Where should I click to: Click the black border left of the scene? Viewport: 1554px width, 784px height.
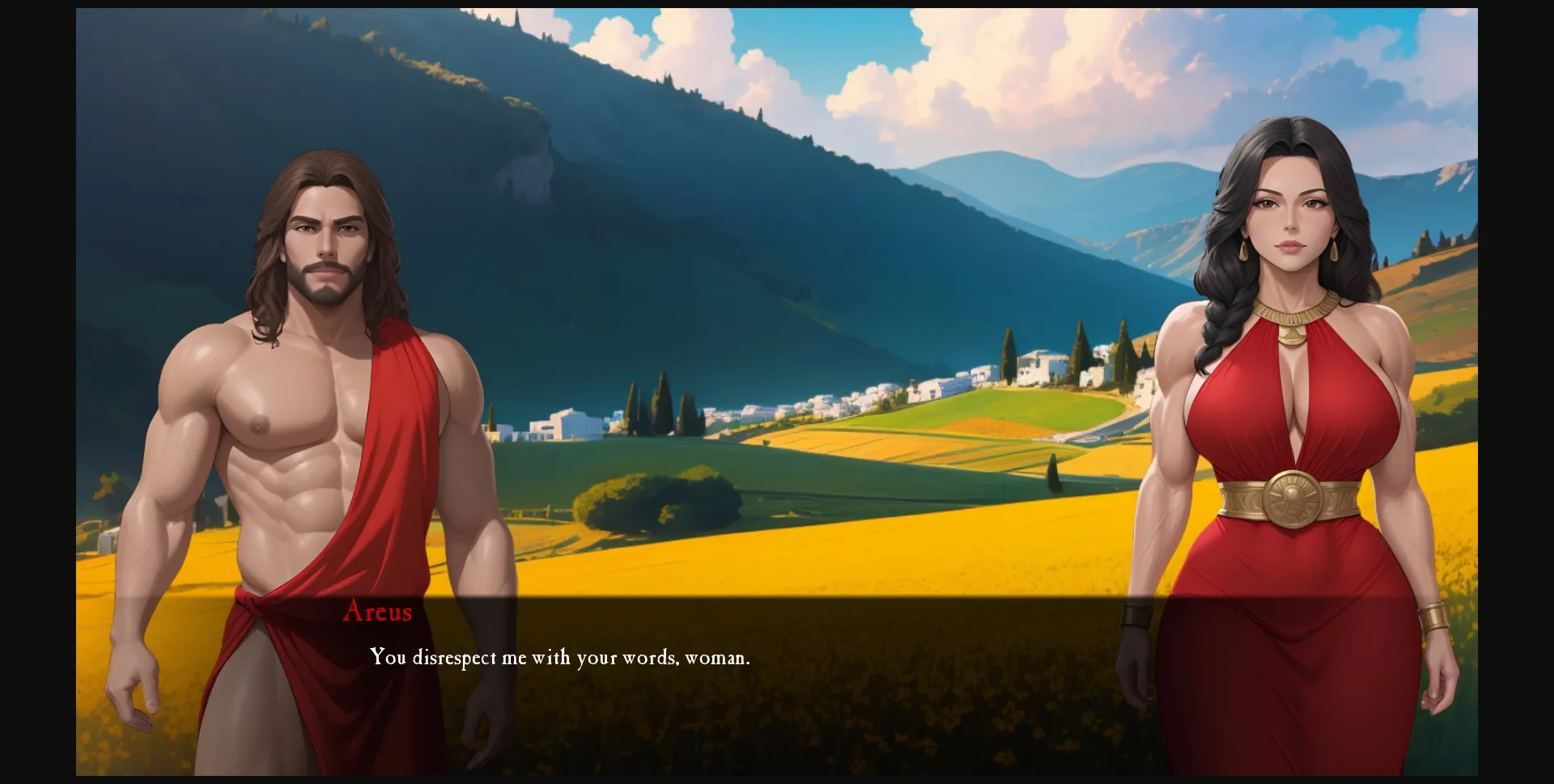(36, 388)
